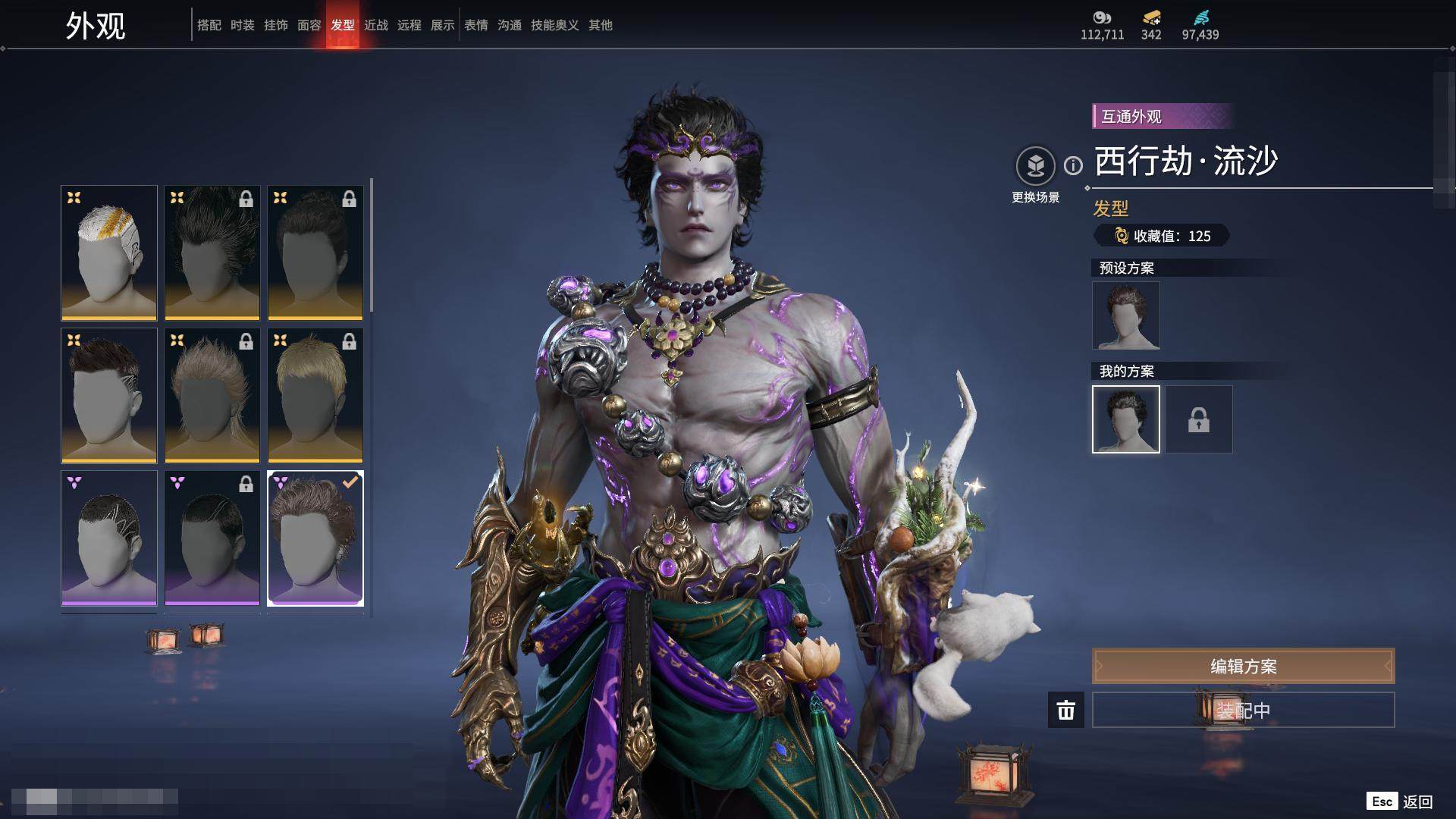The width and height of the screenshot is (1456, 819).
Task: Open the 远程 tab
Action: click(409, 25)
